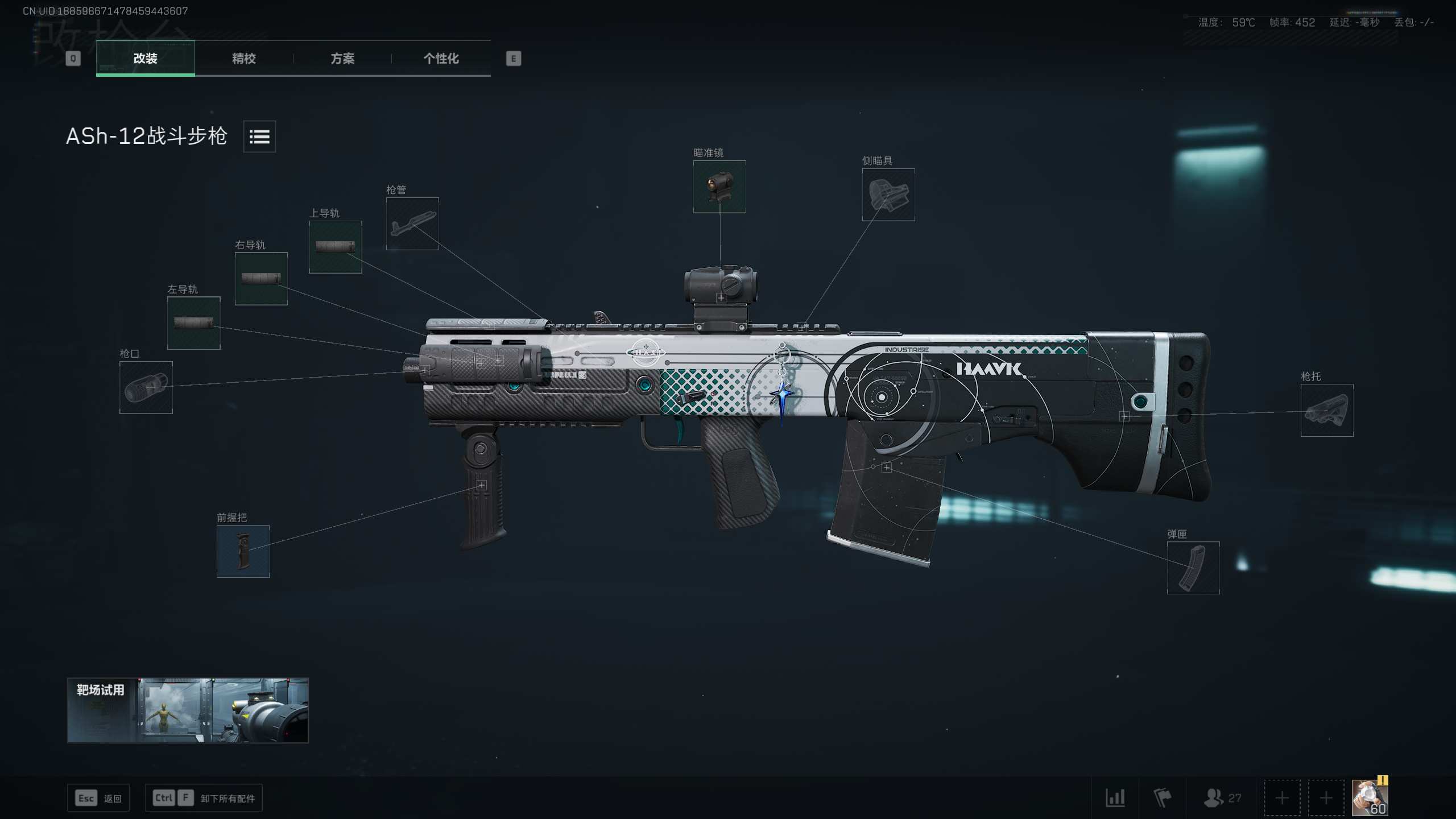Remove all attachments with 卸下所有配件

pyautogui.click(x=204, y=799)
